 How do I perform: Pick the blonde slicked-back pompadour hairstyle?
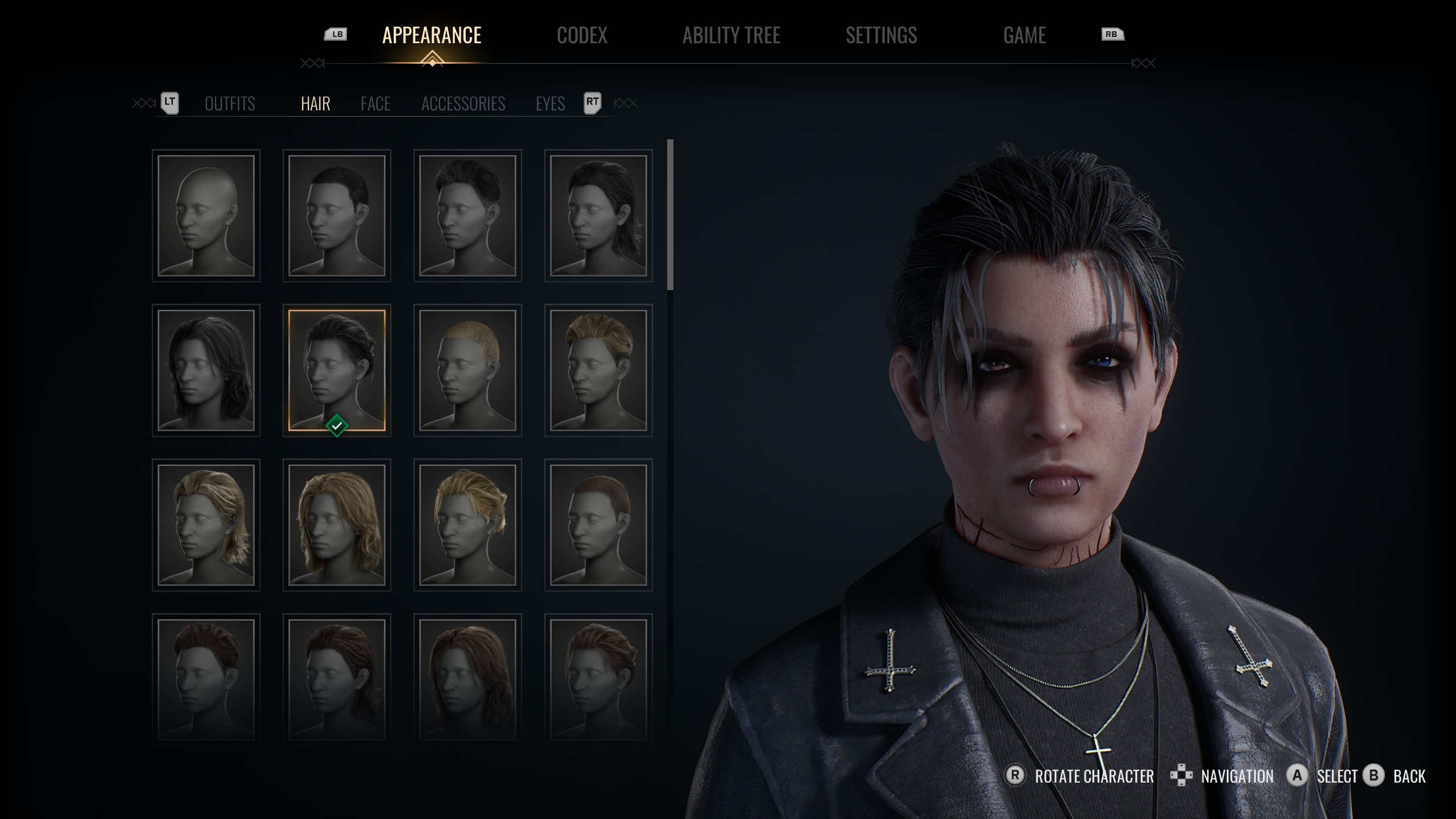click(x=598, y=370)
